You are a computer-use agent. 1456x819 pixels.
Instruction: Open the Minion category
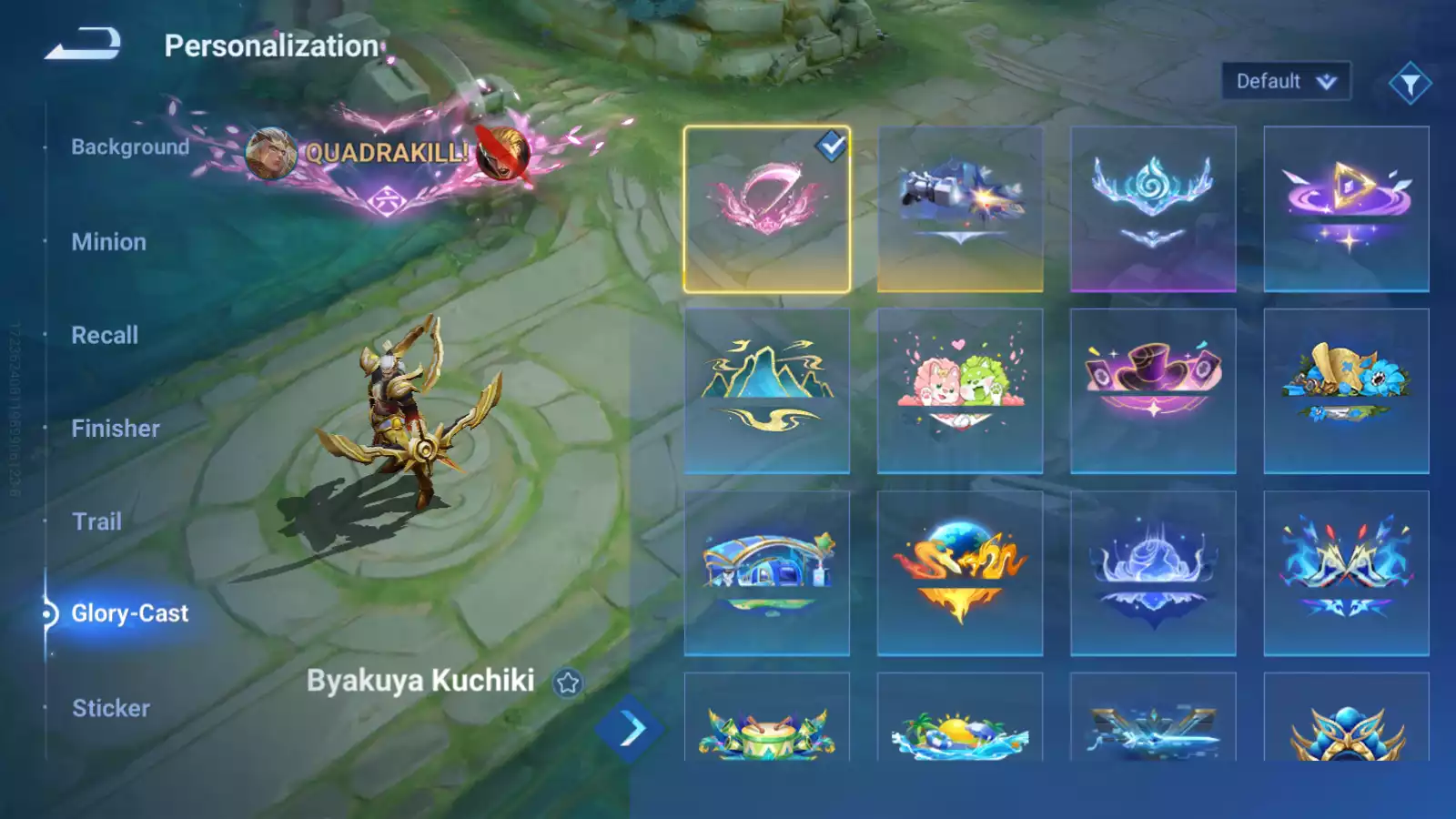click(x=108, y=242)
